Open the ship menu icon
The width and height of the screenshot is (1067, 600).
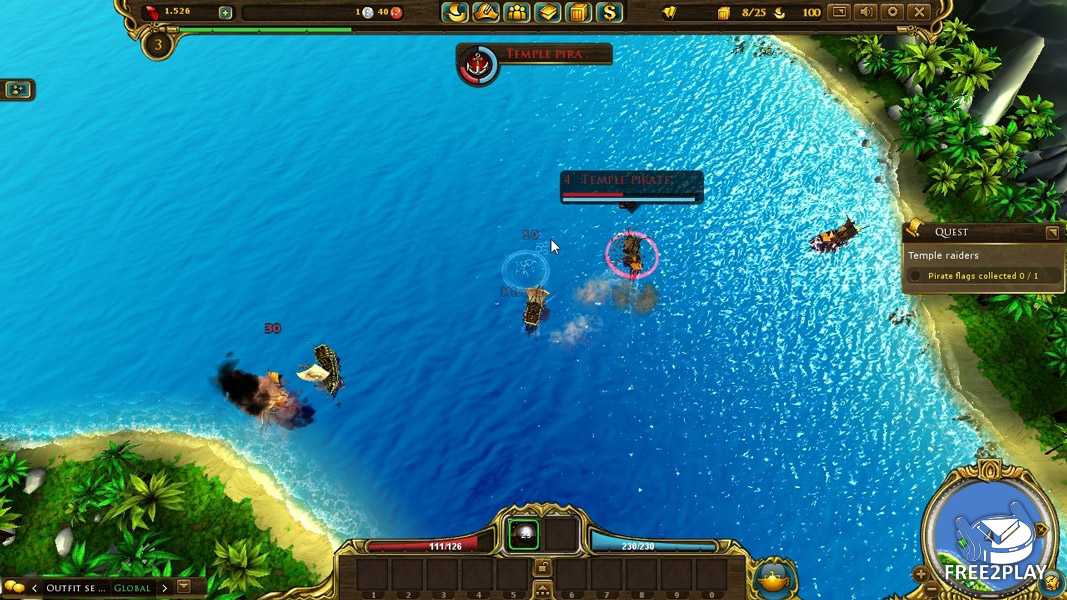[x=455, y=13]
